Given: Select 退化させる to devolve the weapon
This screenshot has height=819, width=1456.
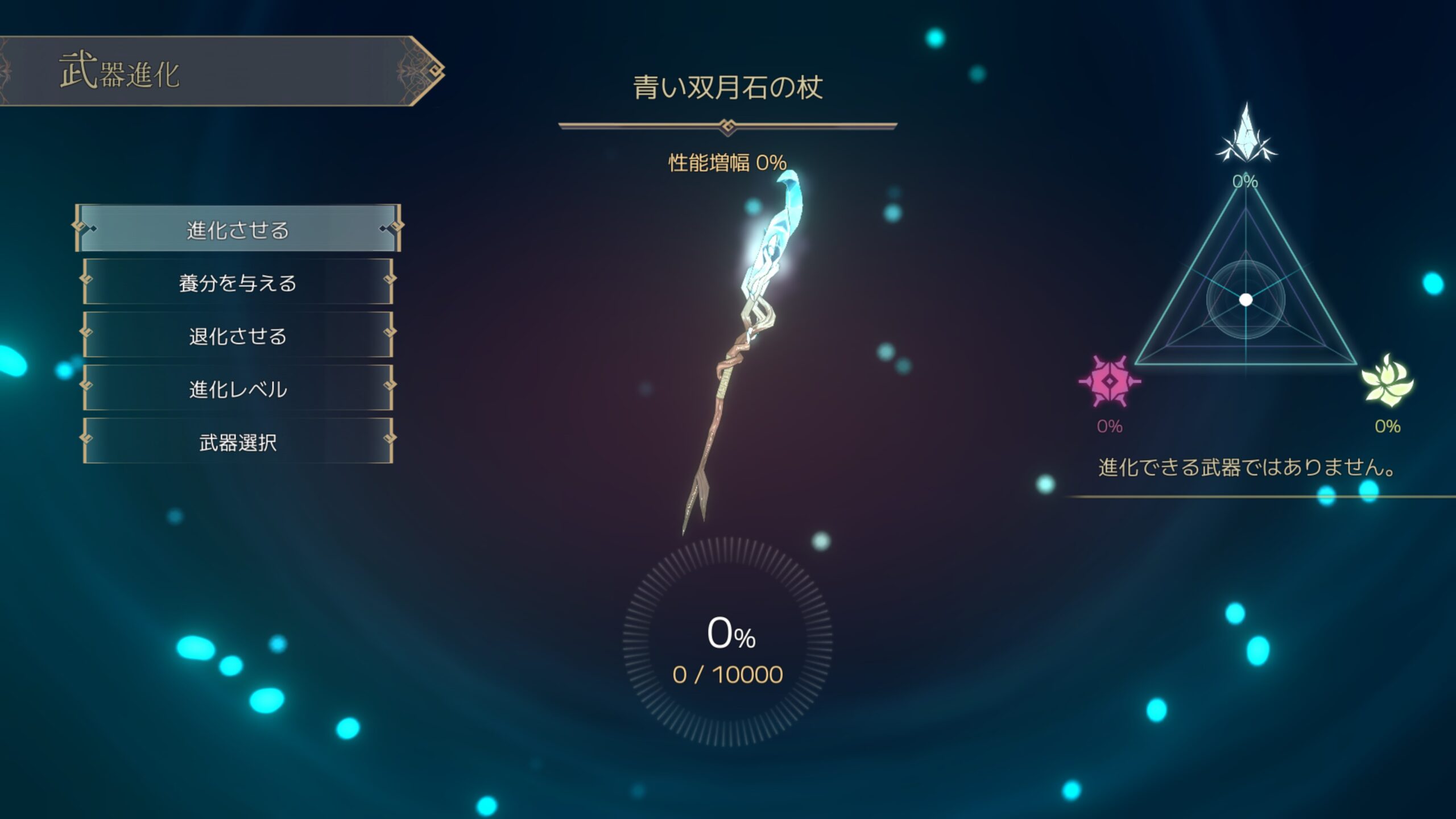Looking at the screenshot, I should click(x=238, y=336).
